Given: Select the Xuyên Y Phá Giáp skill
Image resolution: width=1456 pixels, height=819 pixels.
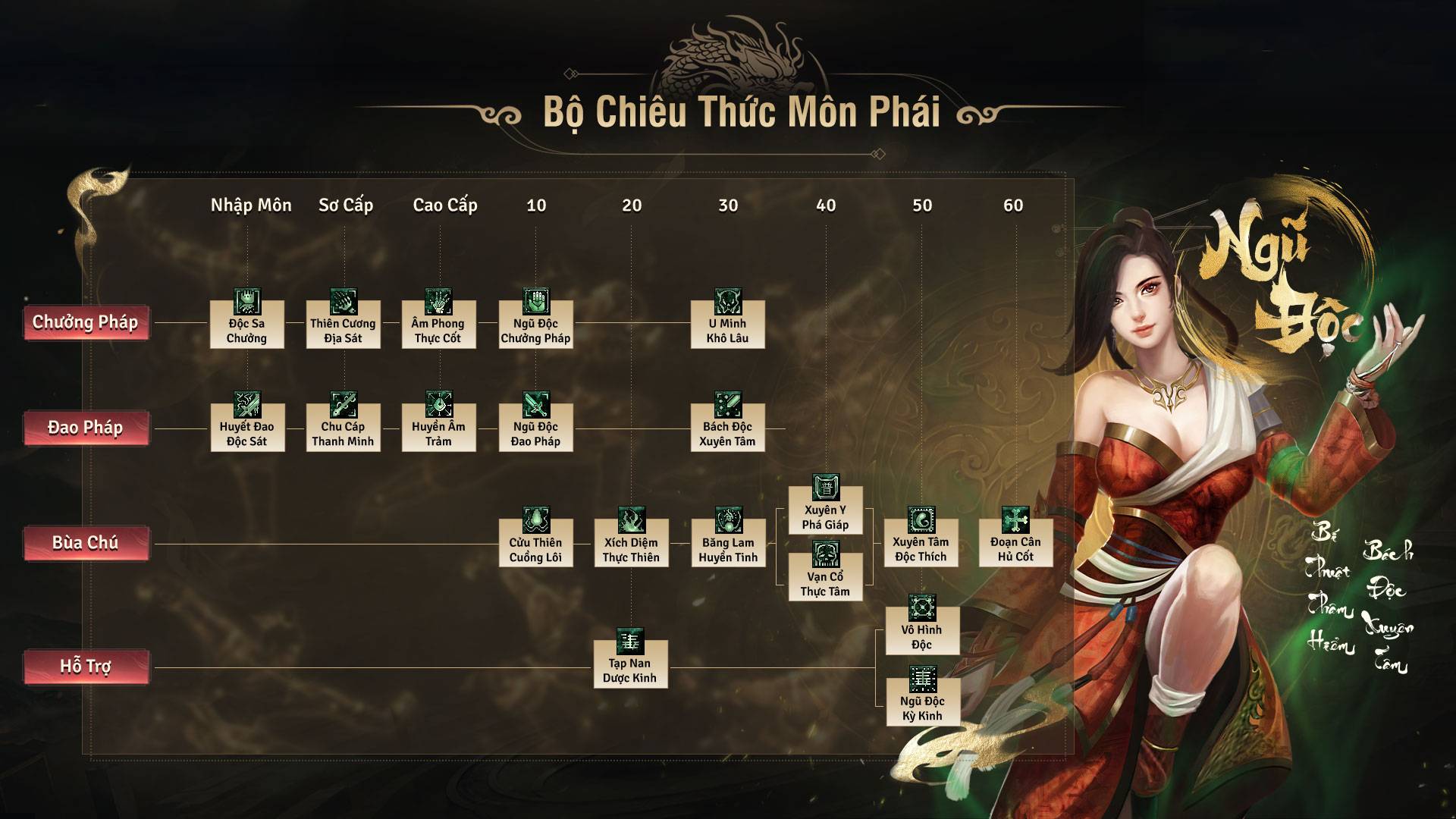Looking at the screenshot, I should 825,509.
